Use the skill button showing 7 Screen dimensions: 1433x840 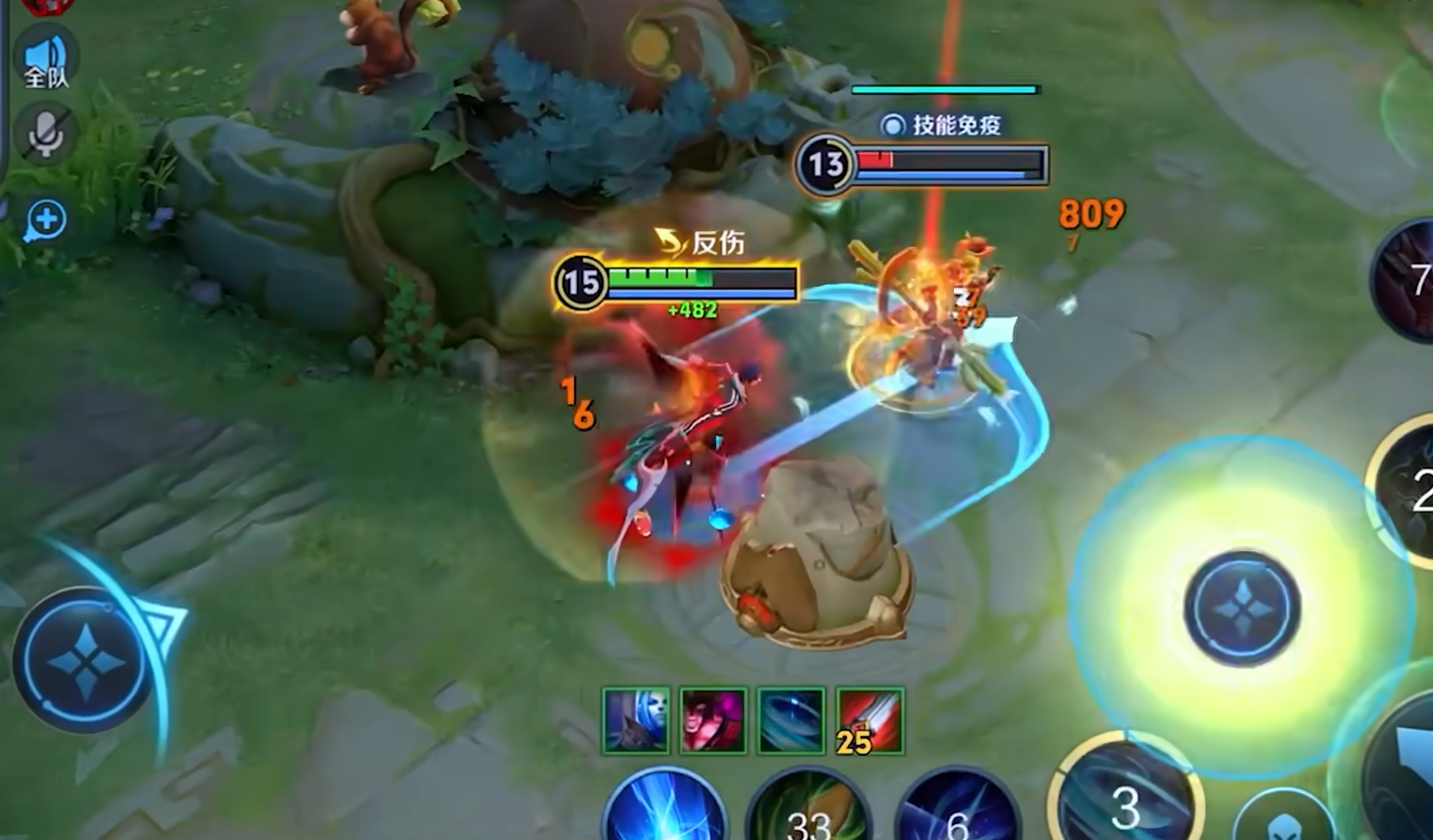click(1408, 278)
